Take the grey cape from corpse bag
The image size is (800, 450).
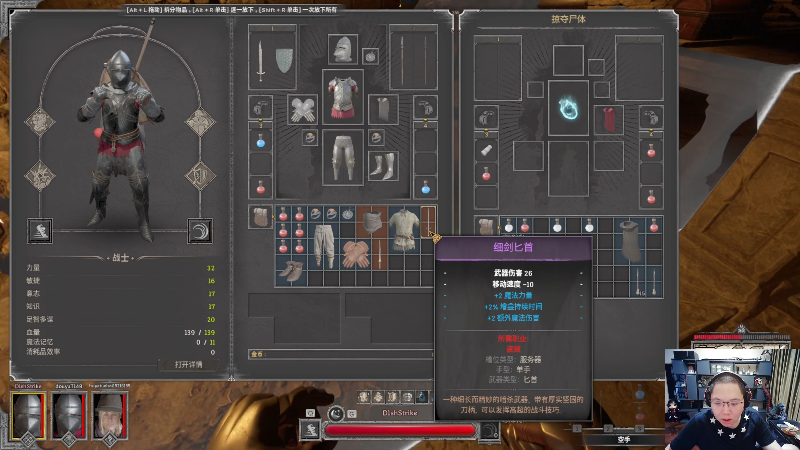pyautogui.click(x=632, y=242)
